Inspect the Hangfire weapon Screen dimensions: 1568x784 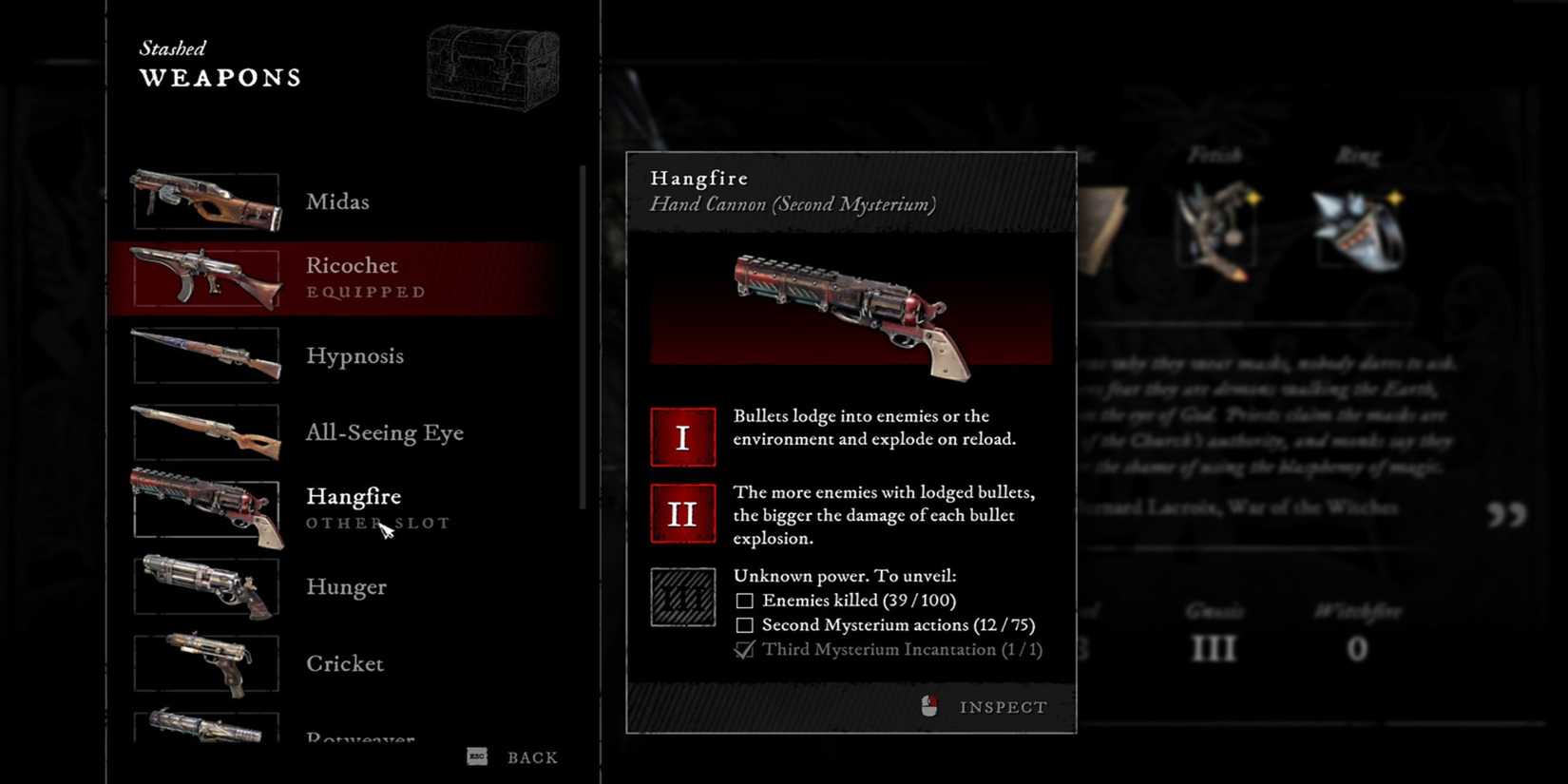(1002, 707)
